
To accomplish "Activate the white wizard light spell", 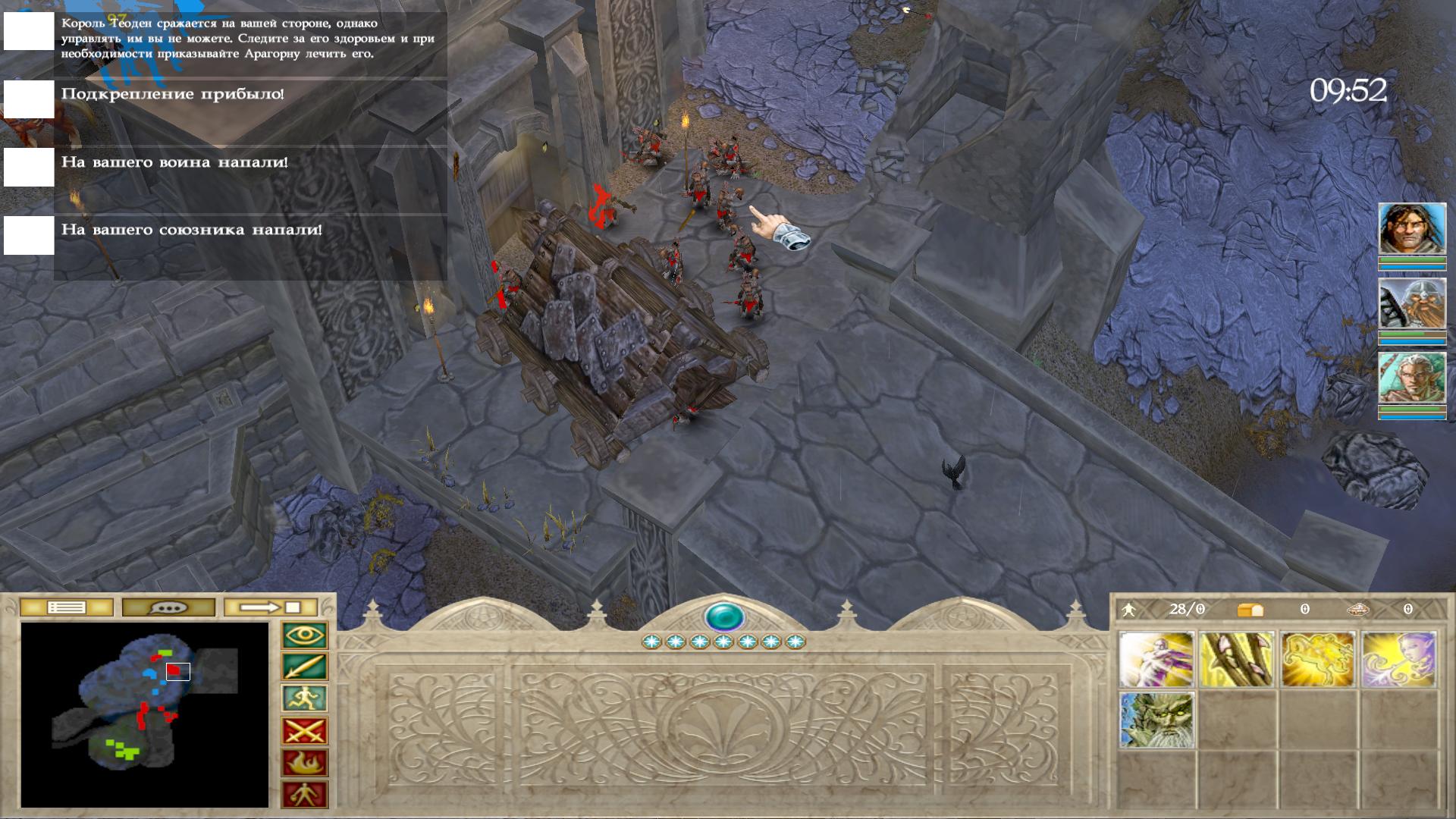I will 1156,660.
